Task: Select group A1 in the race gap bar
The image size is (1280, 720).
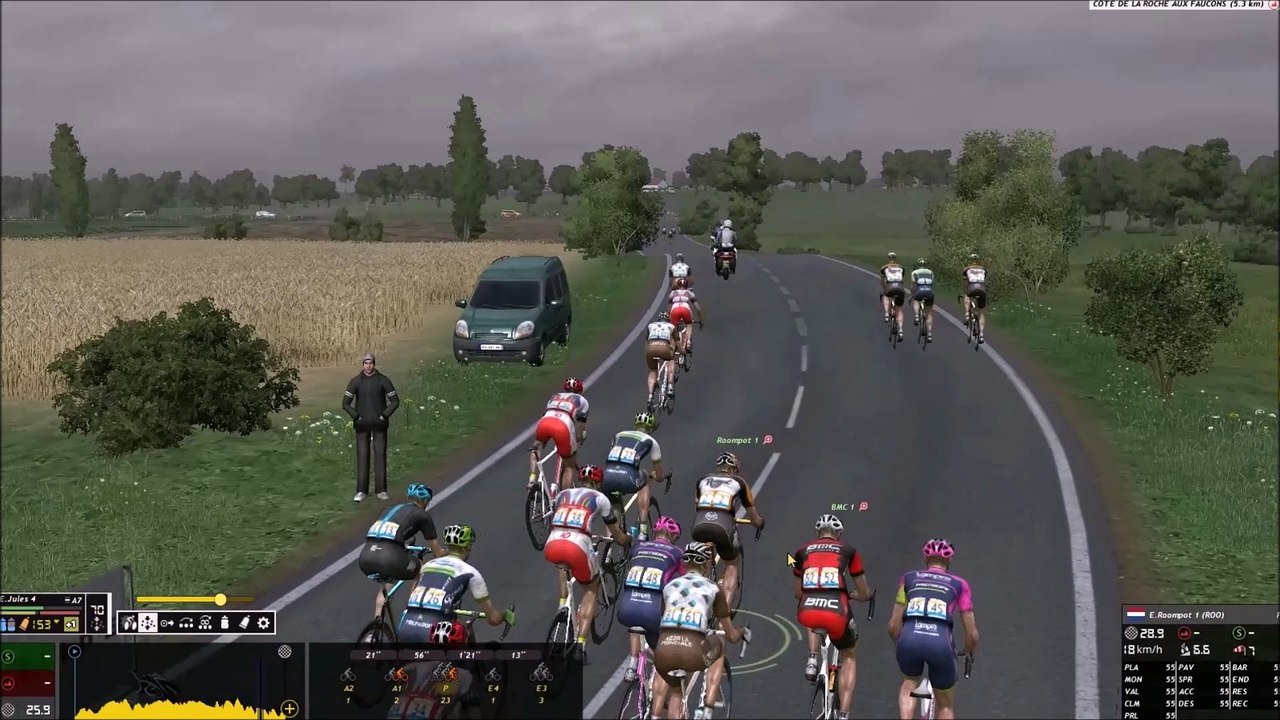Action: (x=396, y=682)
